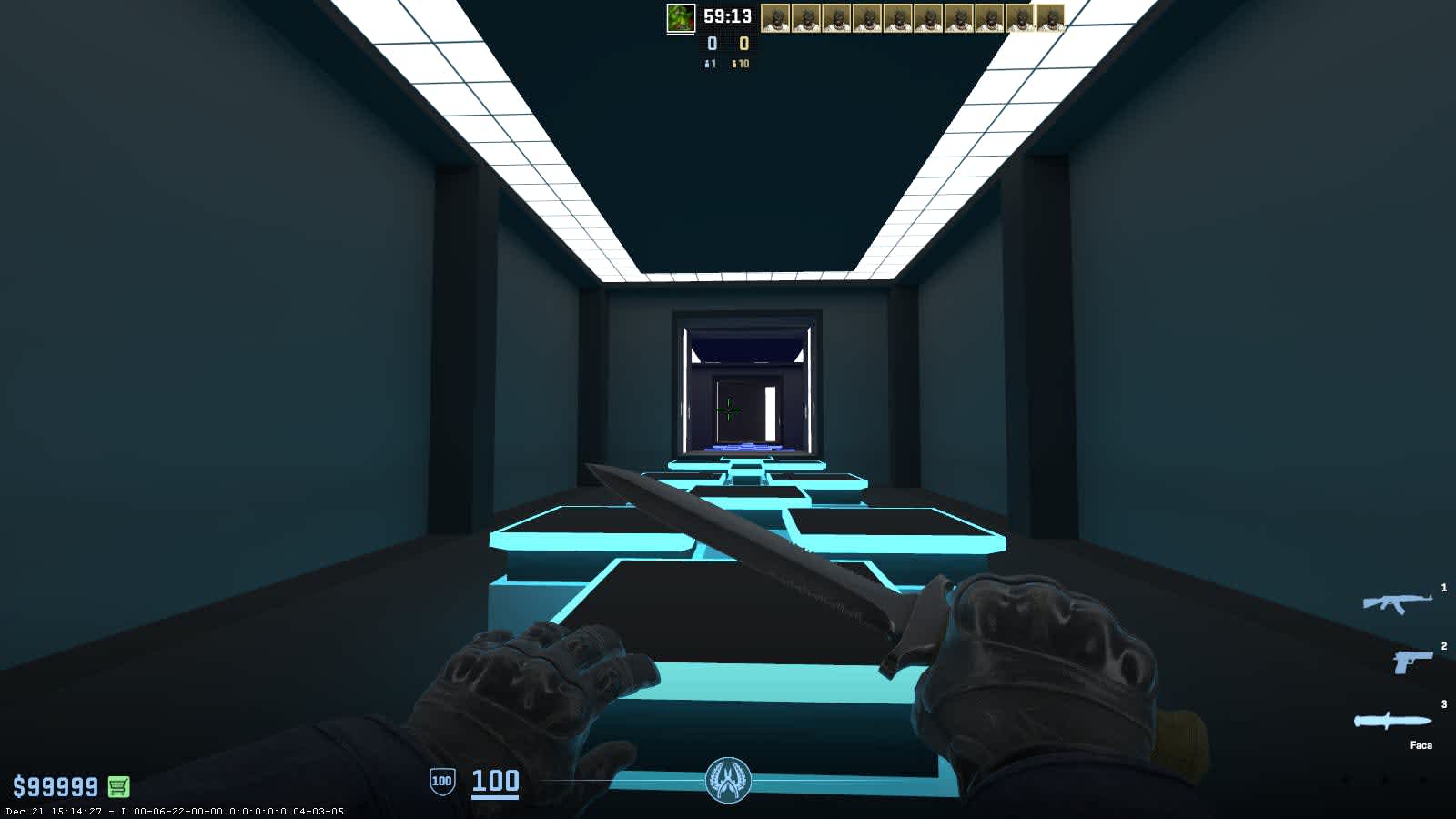
Task: Click the blue CT loss bonus indicator
Action: tap(709, 66)
